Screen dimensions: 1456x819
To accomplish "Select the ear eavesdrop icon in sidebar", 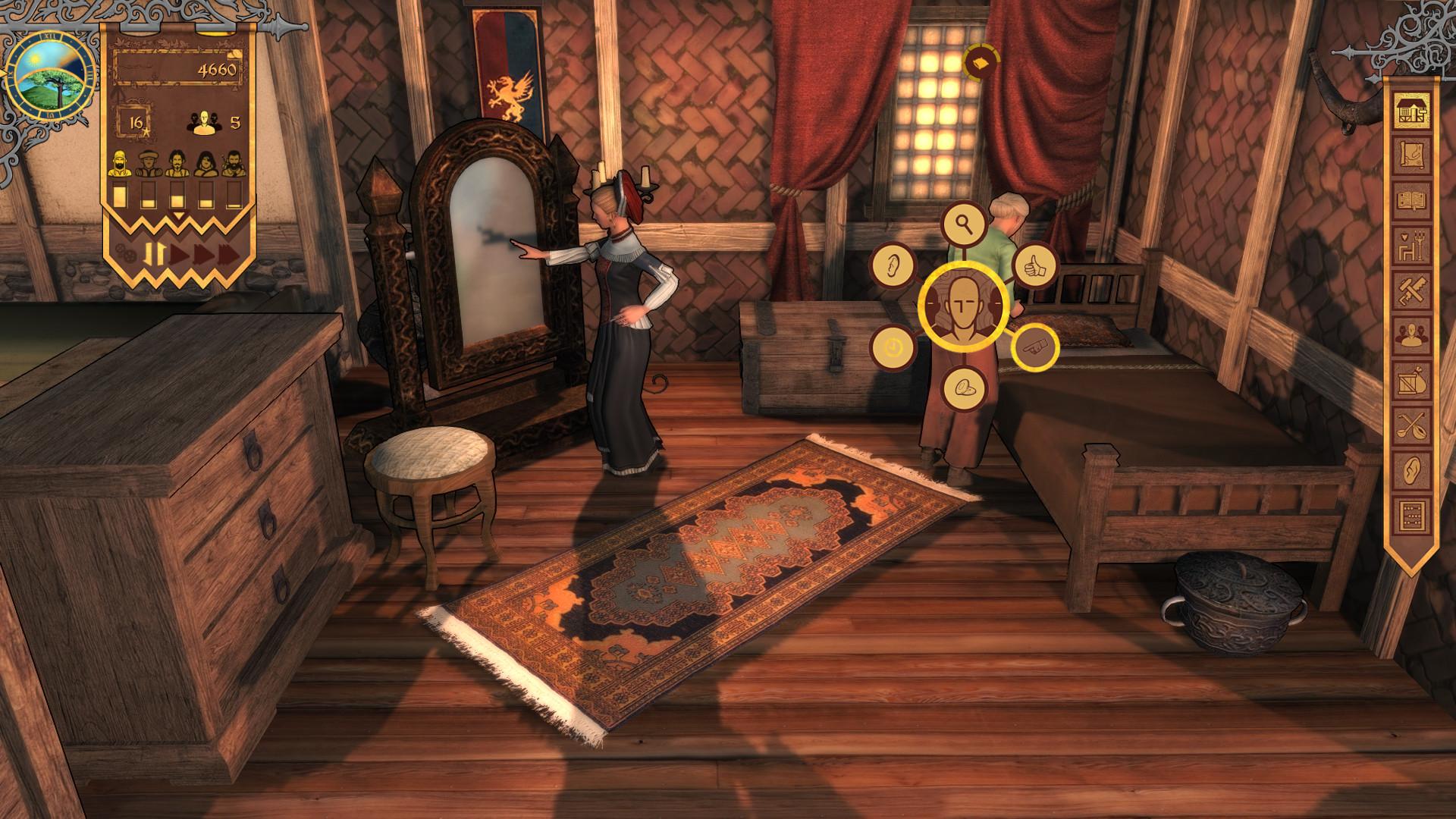I will coord(1412,468).
